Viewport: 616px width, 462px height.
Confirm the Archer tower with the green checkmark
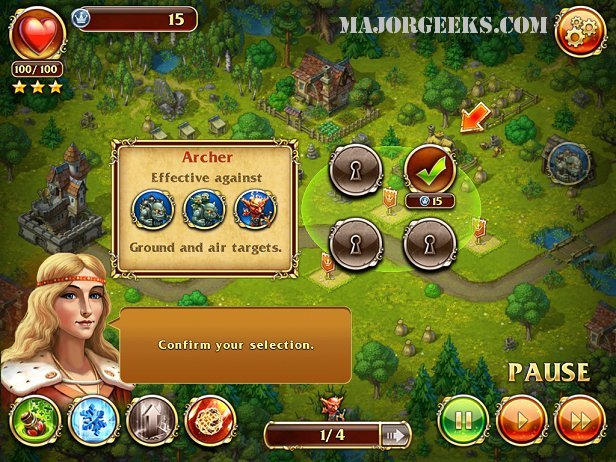coord(430,170)
